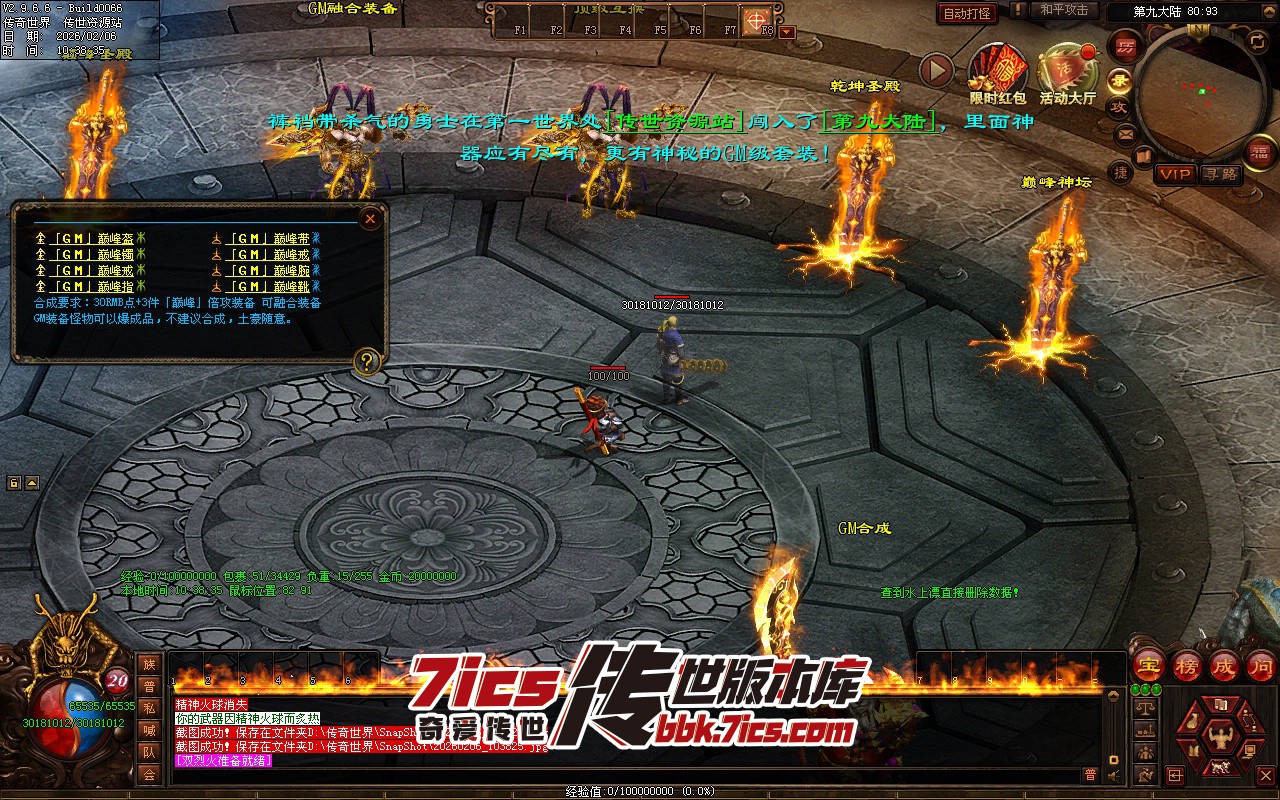Open the 宝 treasure round button

pos(1147,665)
